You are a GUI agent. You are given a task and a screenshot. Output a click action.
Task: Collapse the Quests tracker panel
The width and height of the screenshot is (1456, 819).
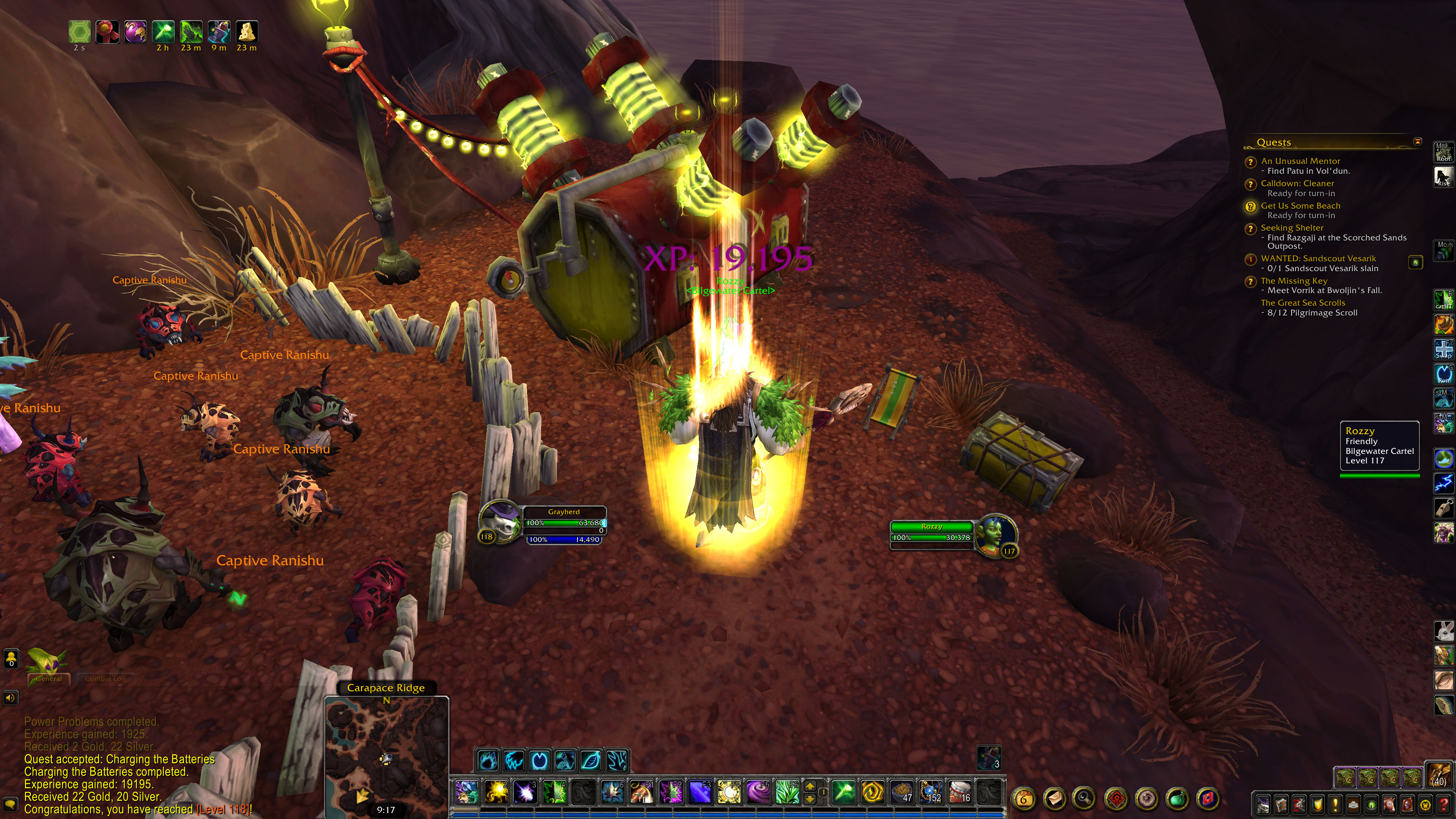point(1417,141)
